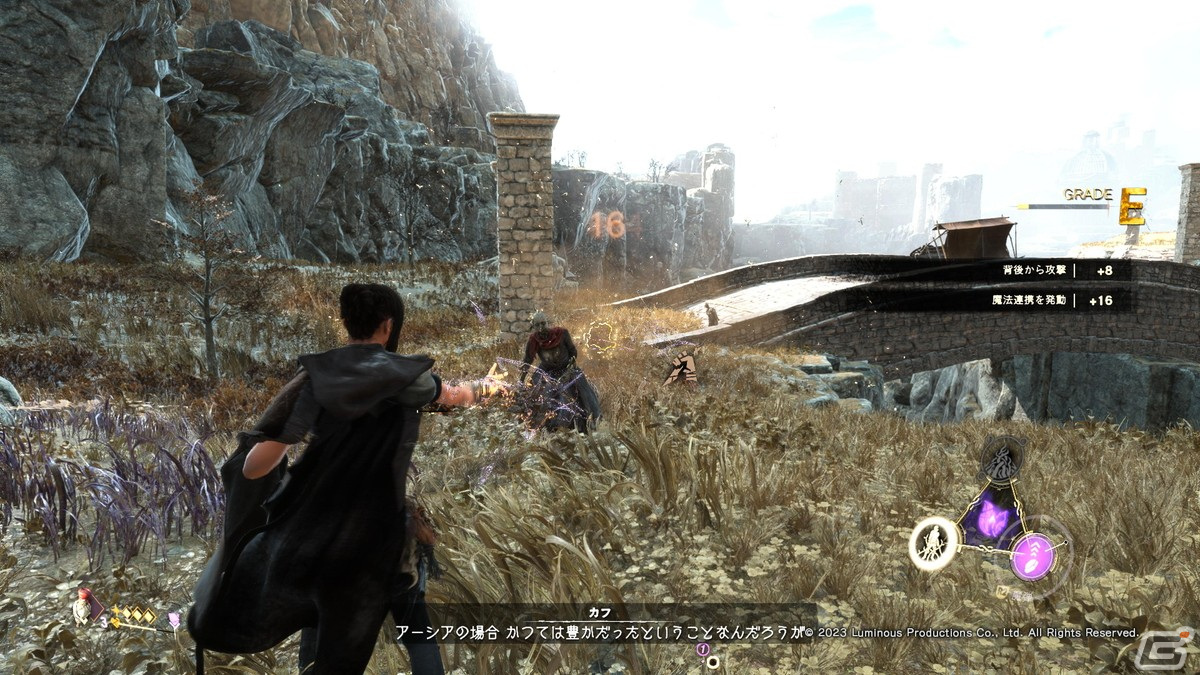The image size is (1200, 675).
Task: Open the dark magic-type emblem above the triangle
Action: 1001,461
